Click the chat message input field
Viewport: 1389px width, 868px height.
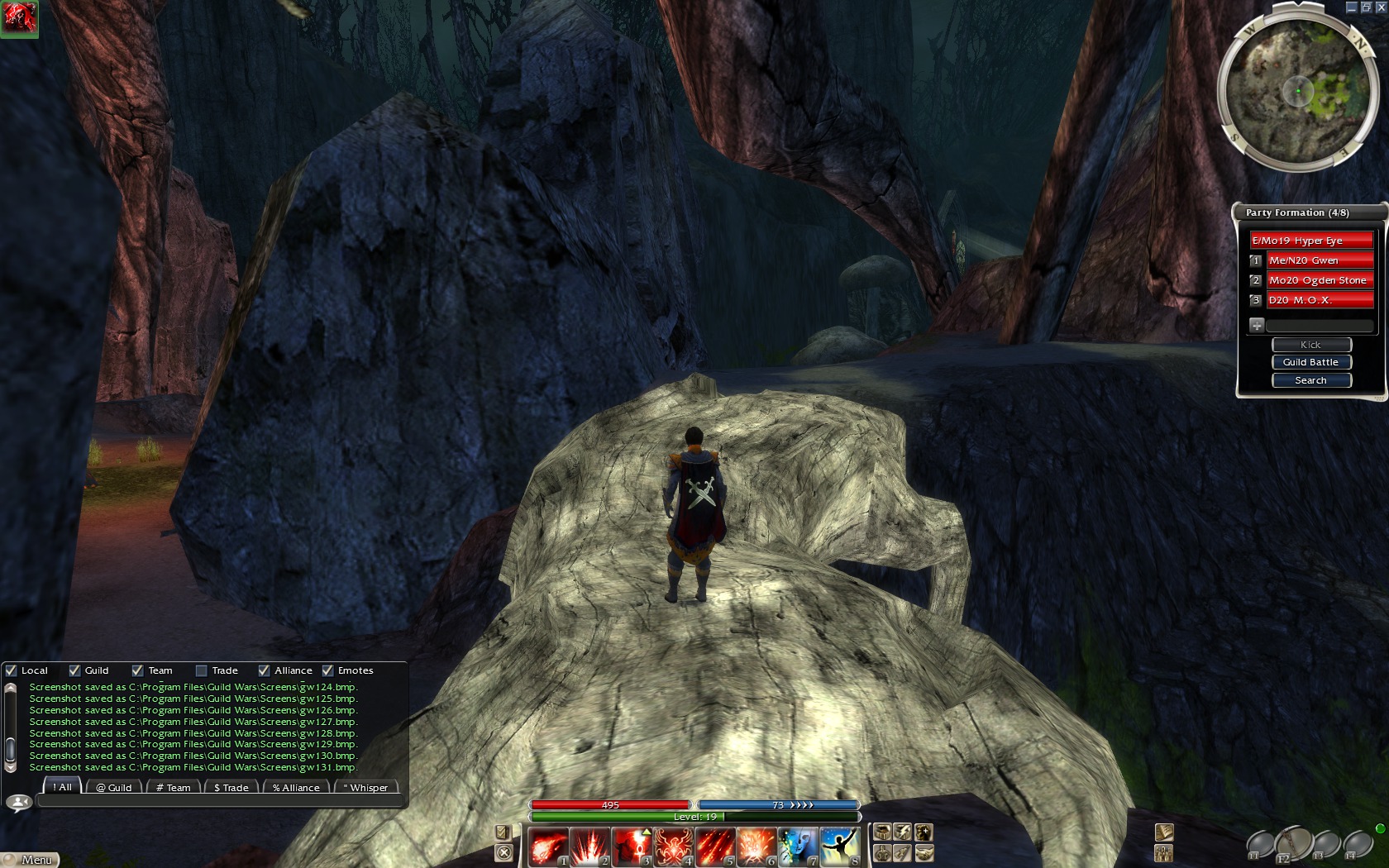219,801
